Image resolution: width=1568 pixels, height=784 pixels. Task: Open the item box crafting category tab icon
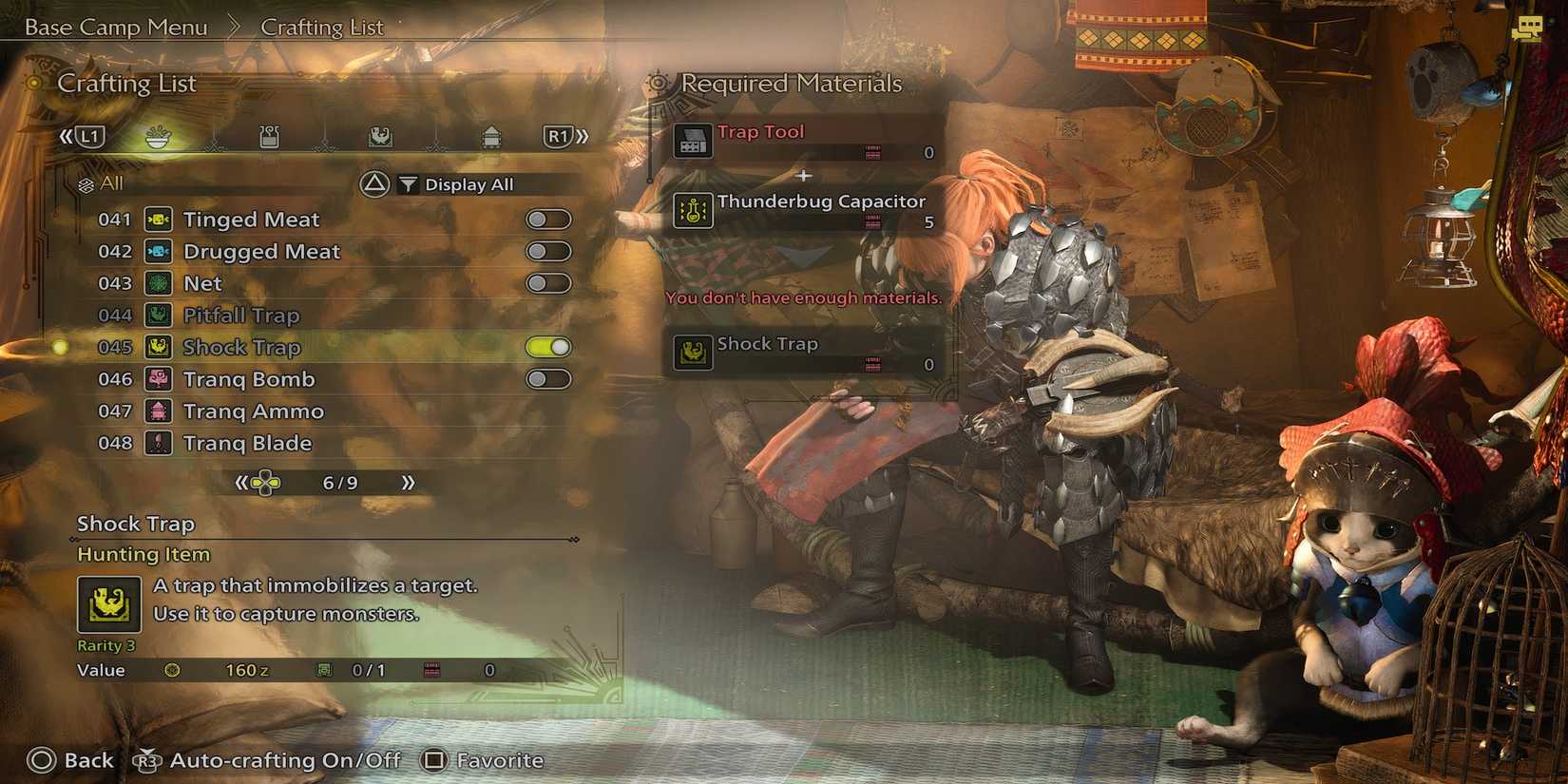271,136
